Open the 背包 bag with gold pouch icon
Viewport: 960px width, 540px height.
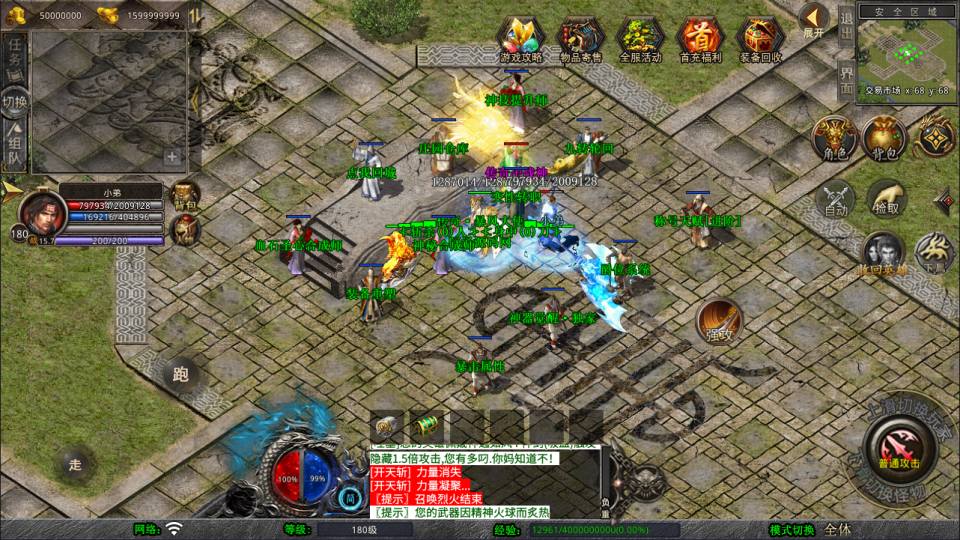pos(884,138)
